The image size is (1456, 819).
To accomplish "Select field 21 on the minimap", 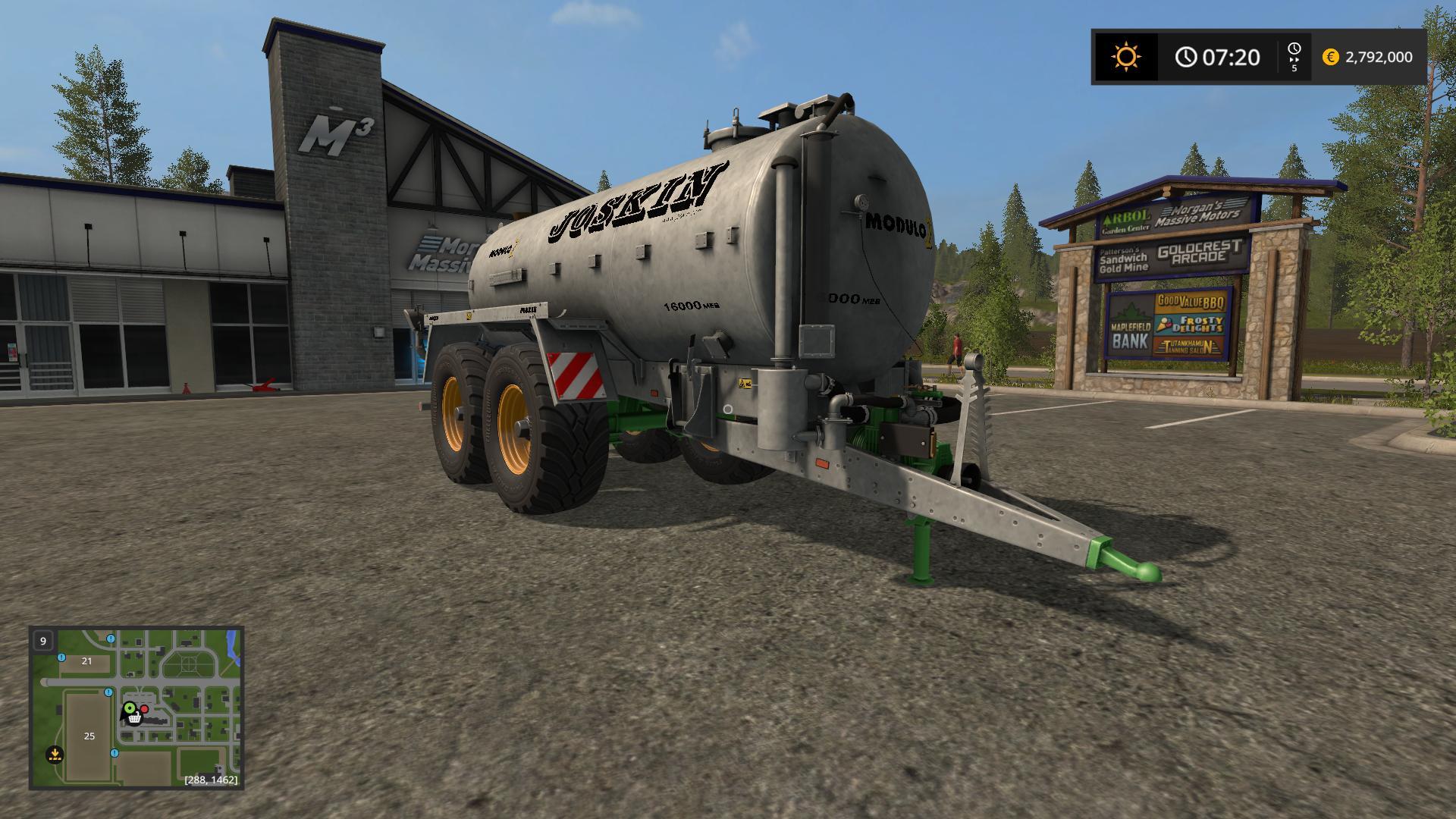I will 86,661.
